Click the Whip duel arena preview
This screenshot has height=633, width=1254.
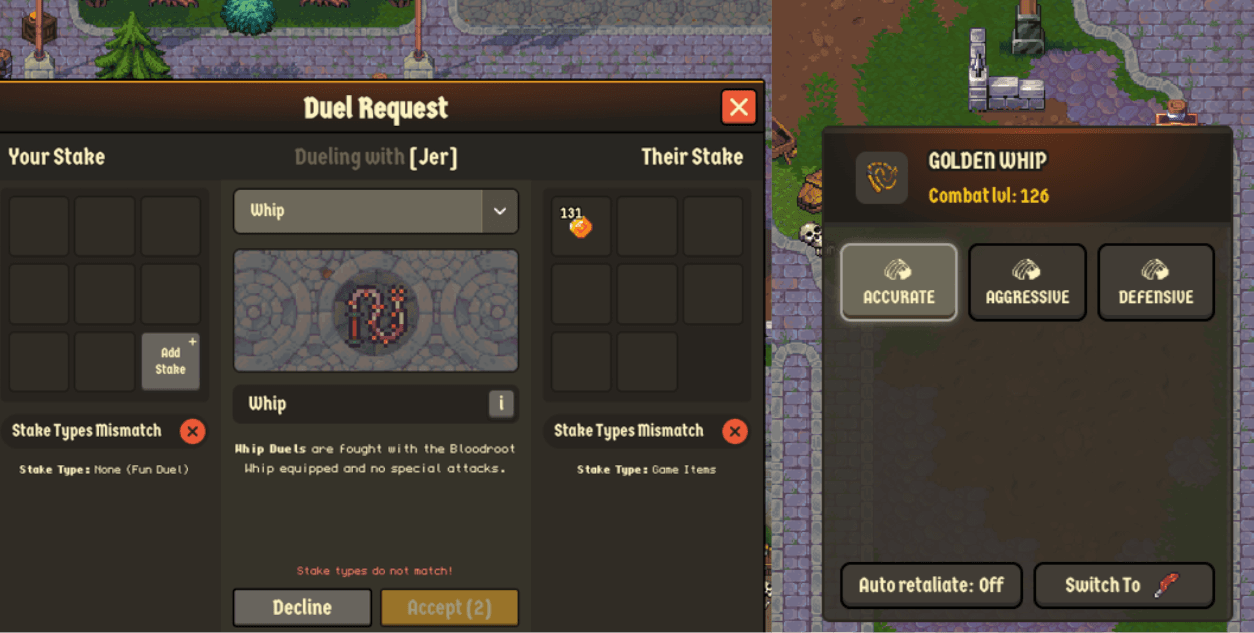coord(376,310)
